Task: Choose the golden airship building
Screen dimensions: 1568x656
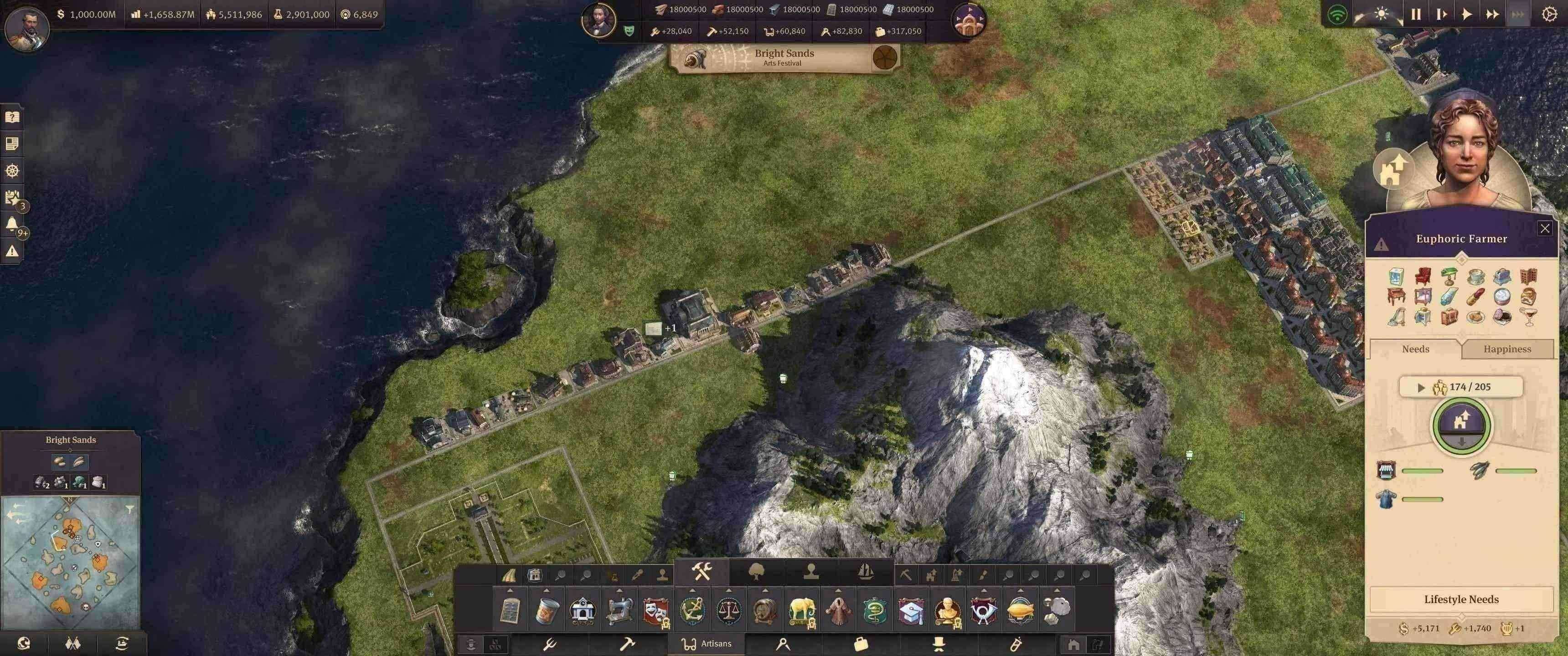Action: point(1020,610)
